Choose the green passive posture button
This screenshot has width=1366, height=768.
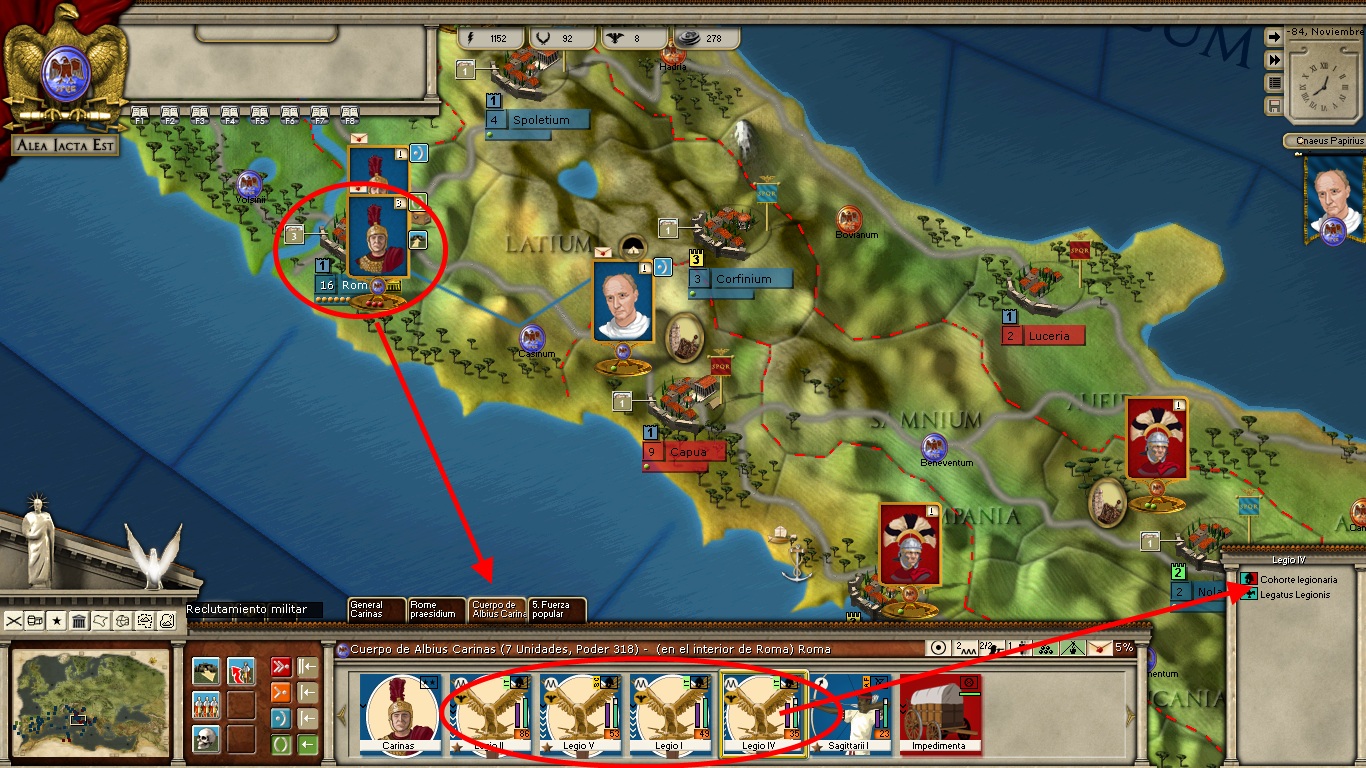281,745
